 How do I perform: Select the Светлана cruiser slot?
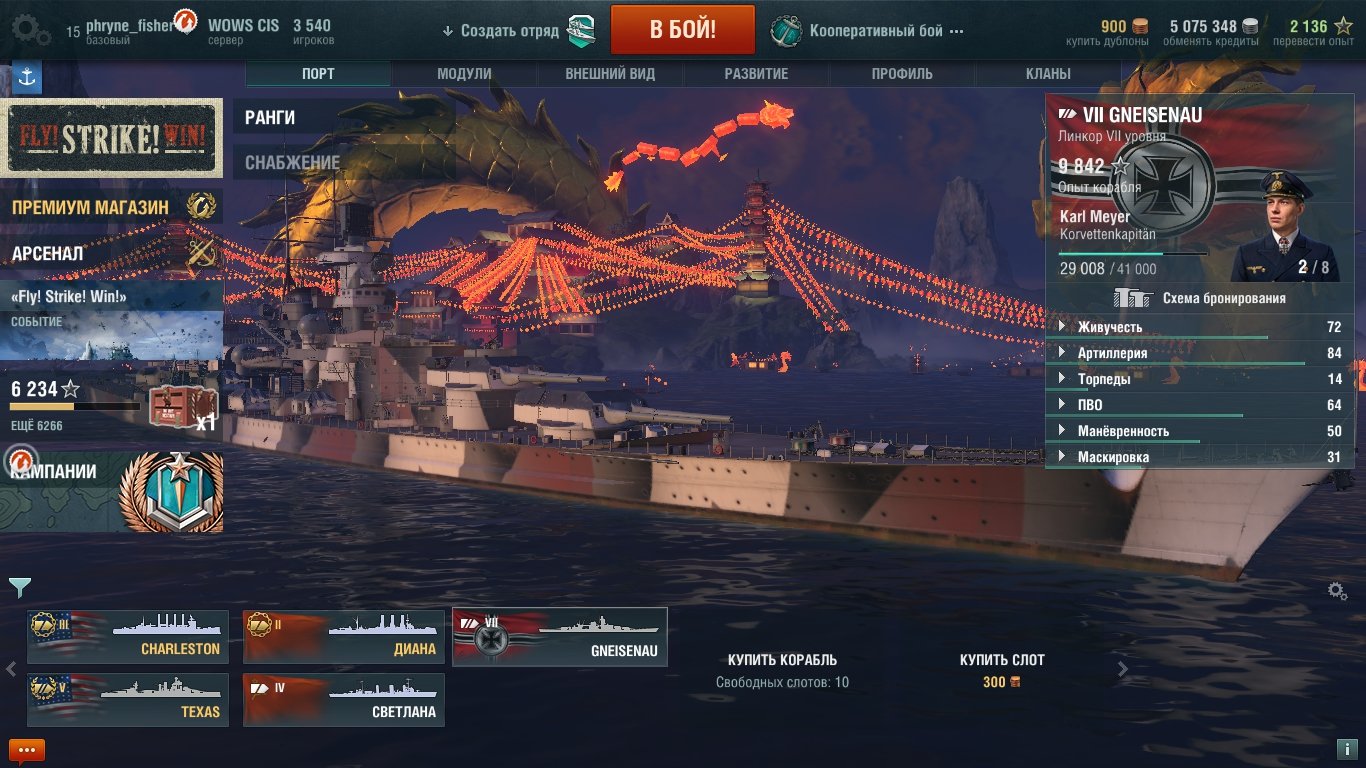tap(344, 700)
